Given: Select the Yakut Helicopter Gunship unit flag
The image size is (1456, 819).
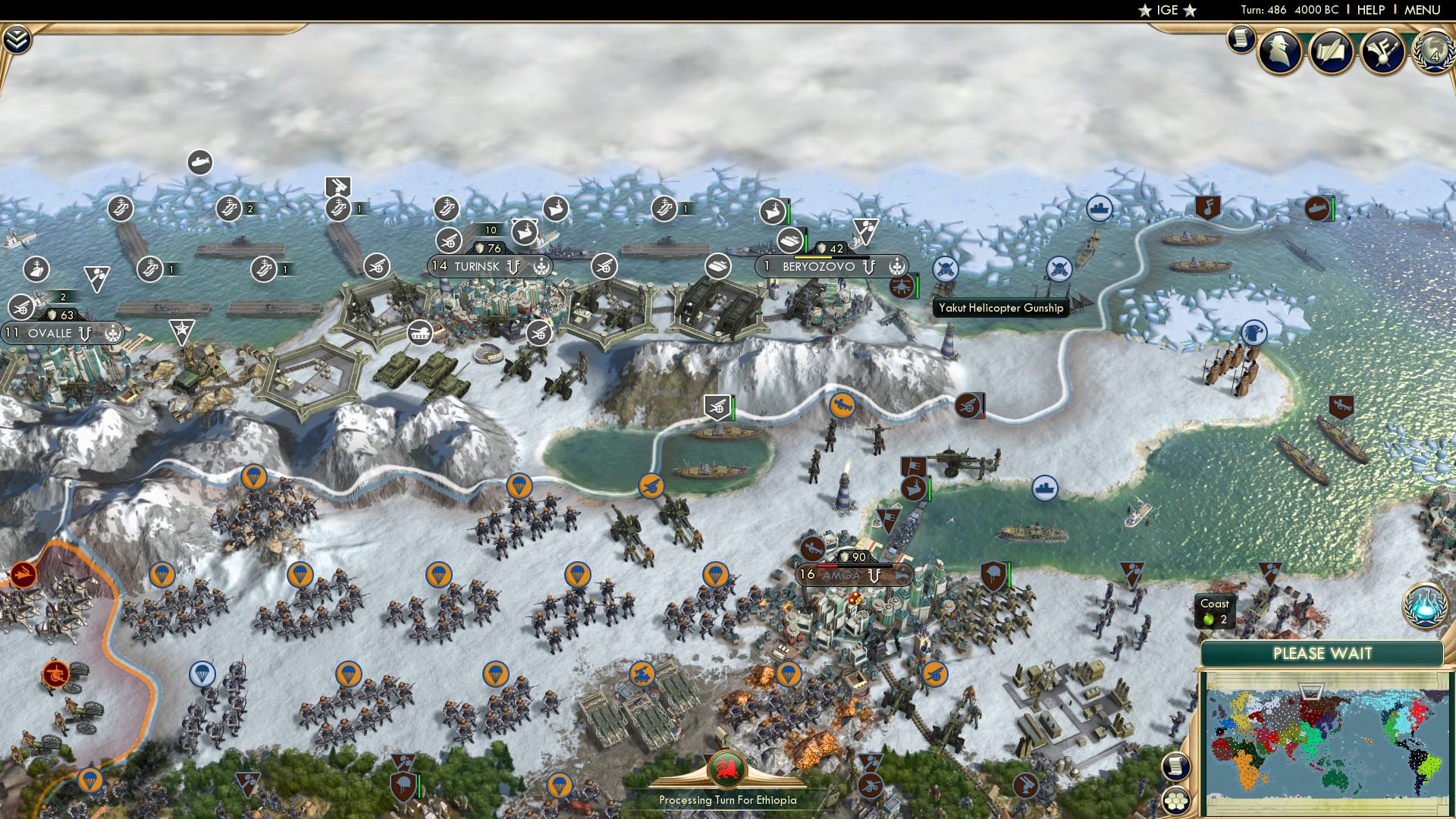Looking at the screenshot, I should (902, 287).
